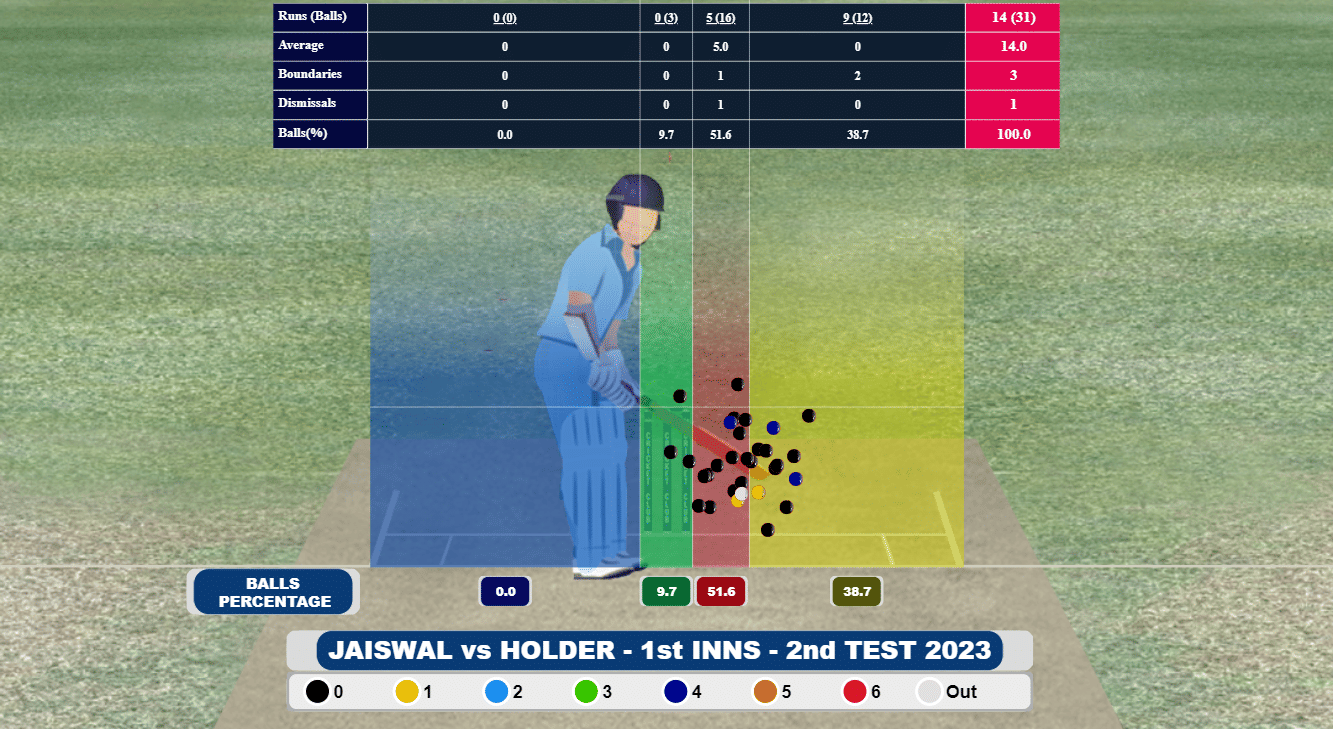Select the 0 (3) runs link
The image size is (1333, 729).
pyautogui.click(x=666, y=17)
